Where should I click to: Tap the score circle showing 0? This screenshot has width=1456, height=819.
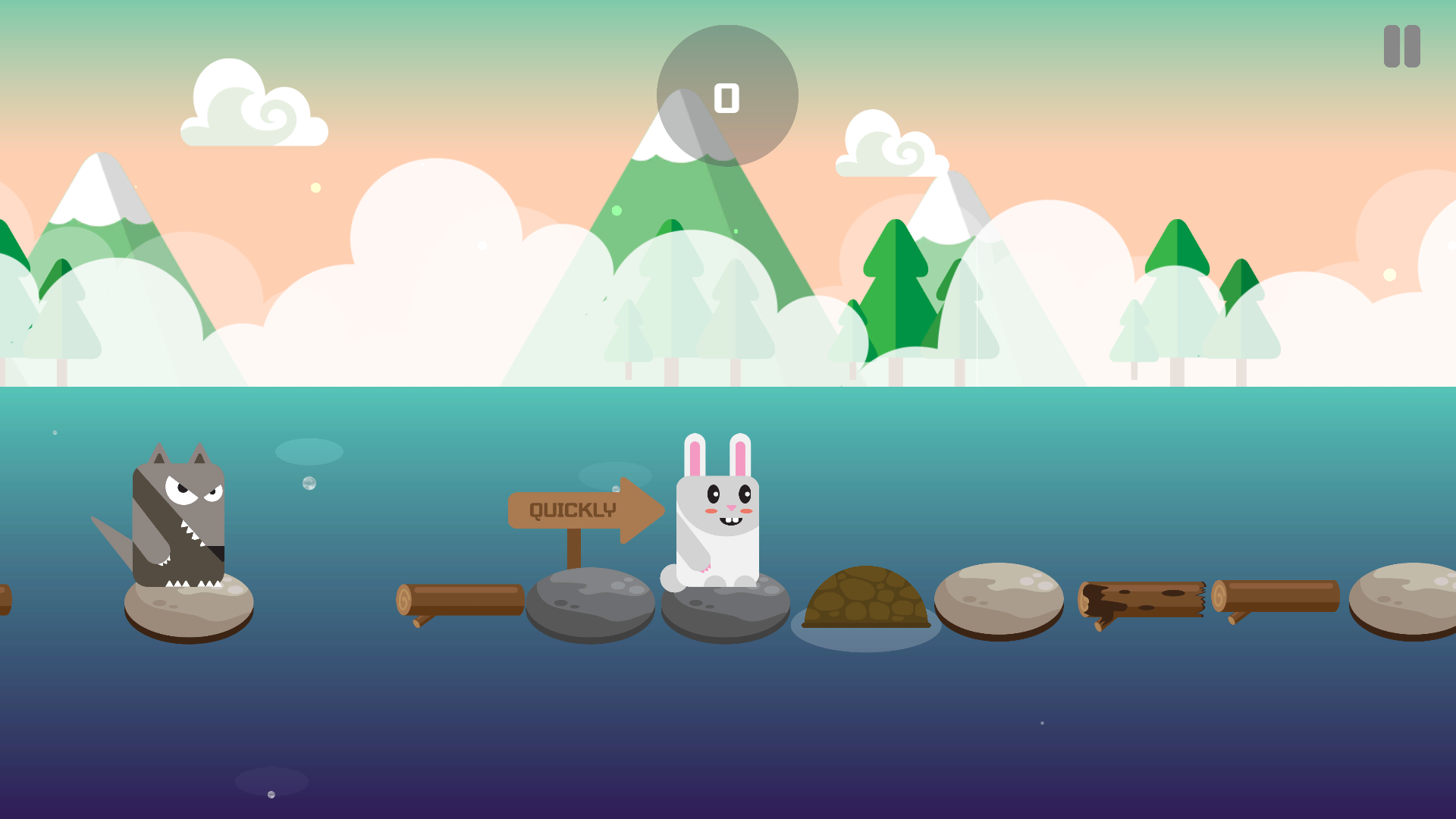[726, 95]
